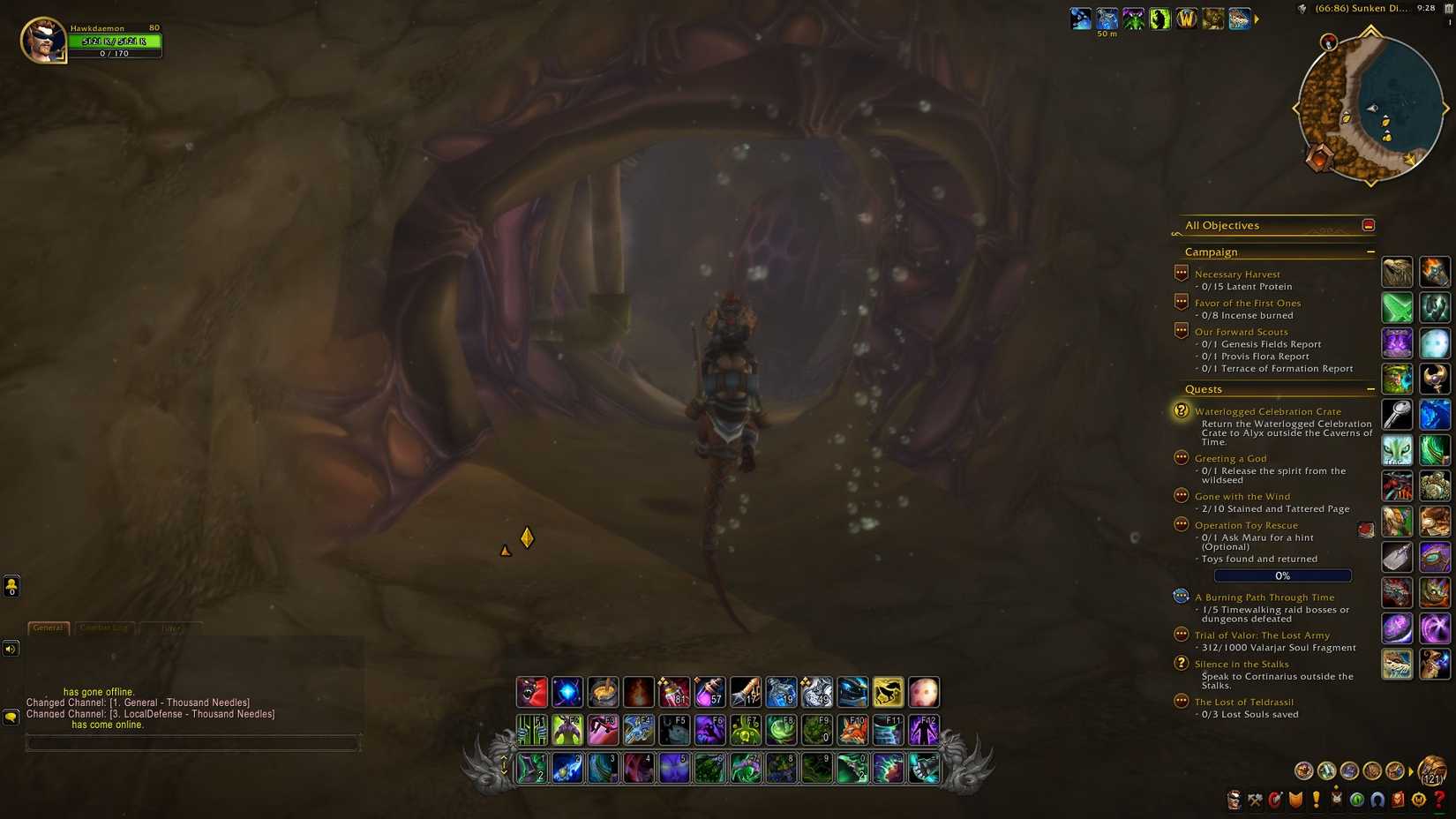This screenshot has width=1456, height=819.
Task: Open the Adventure Guide fiery icon
Action: (x=1397, y=803)
